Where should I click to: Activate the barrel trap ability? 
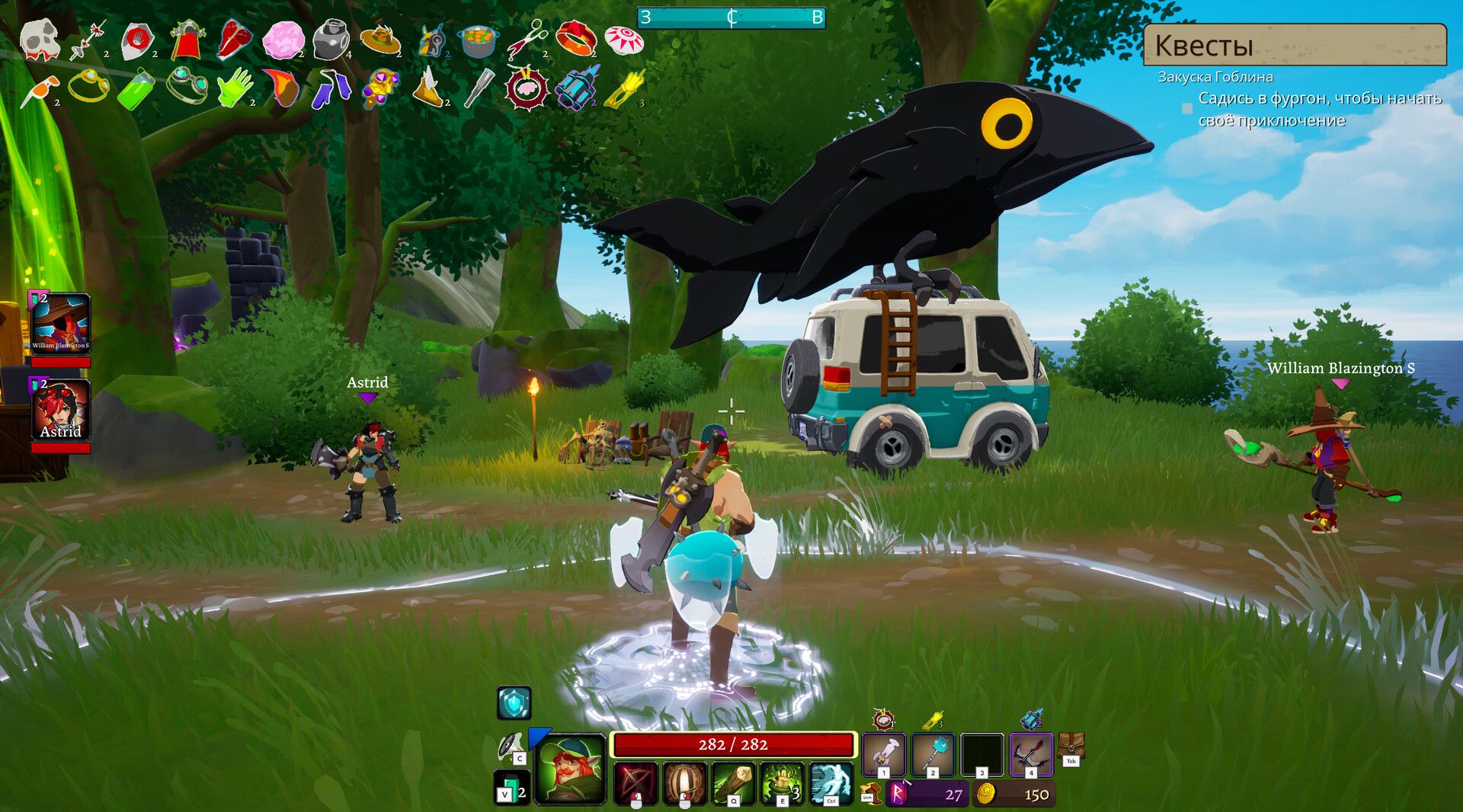(x=683, y=782)
